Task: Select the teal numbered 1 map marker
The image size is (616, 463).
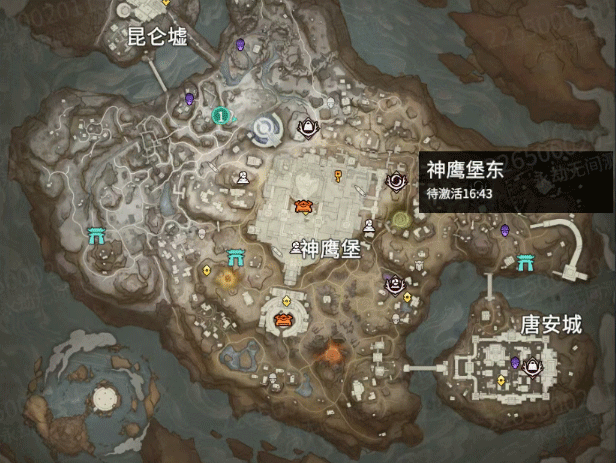Action: 220,116
